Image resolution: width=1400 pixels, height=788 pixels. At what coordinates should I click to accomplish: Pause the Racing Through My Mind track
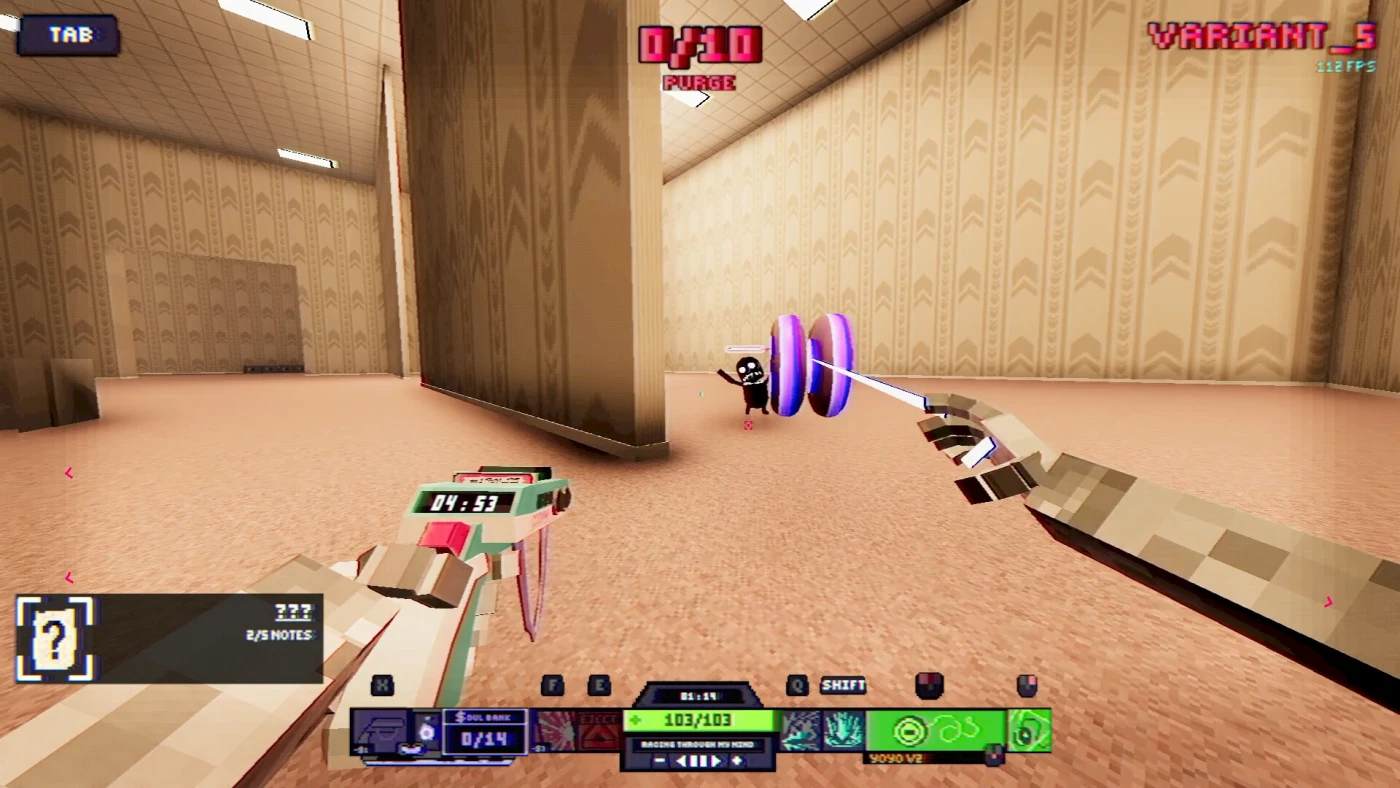[700, 761]
